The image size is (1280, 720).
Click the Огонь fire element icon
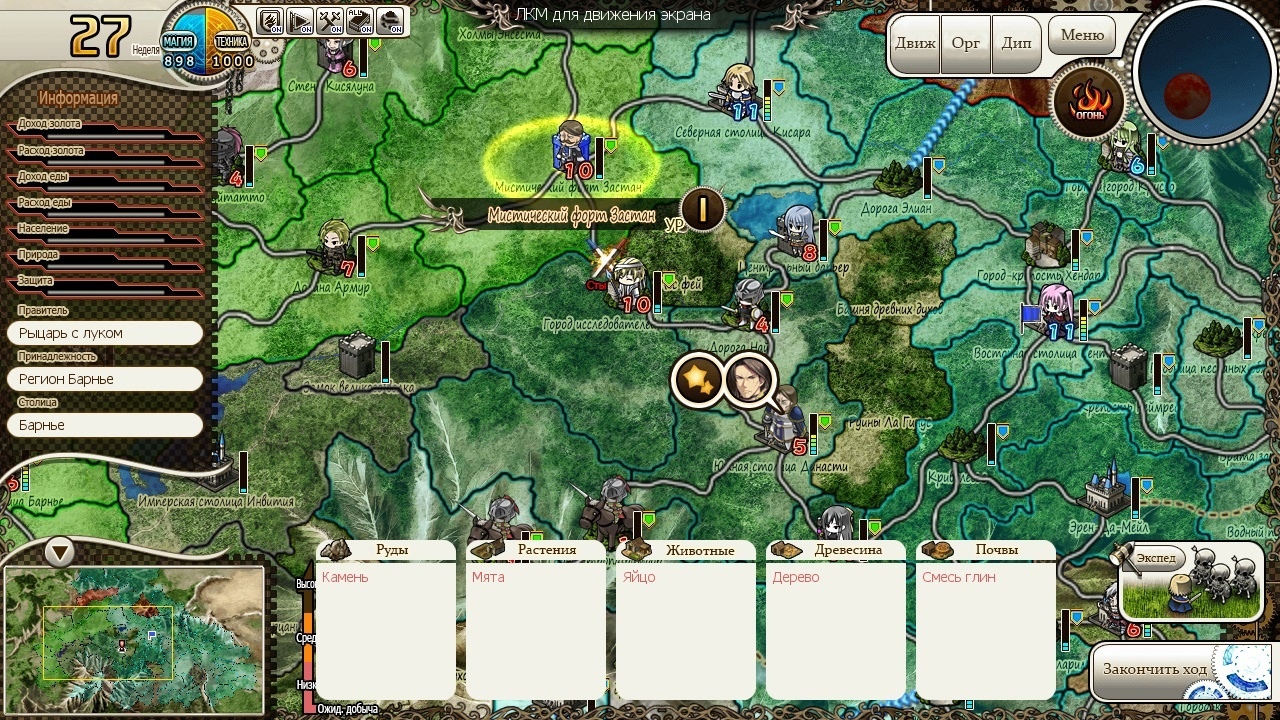(x=1089, y=102)
